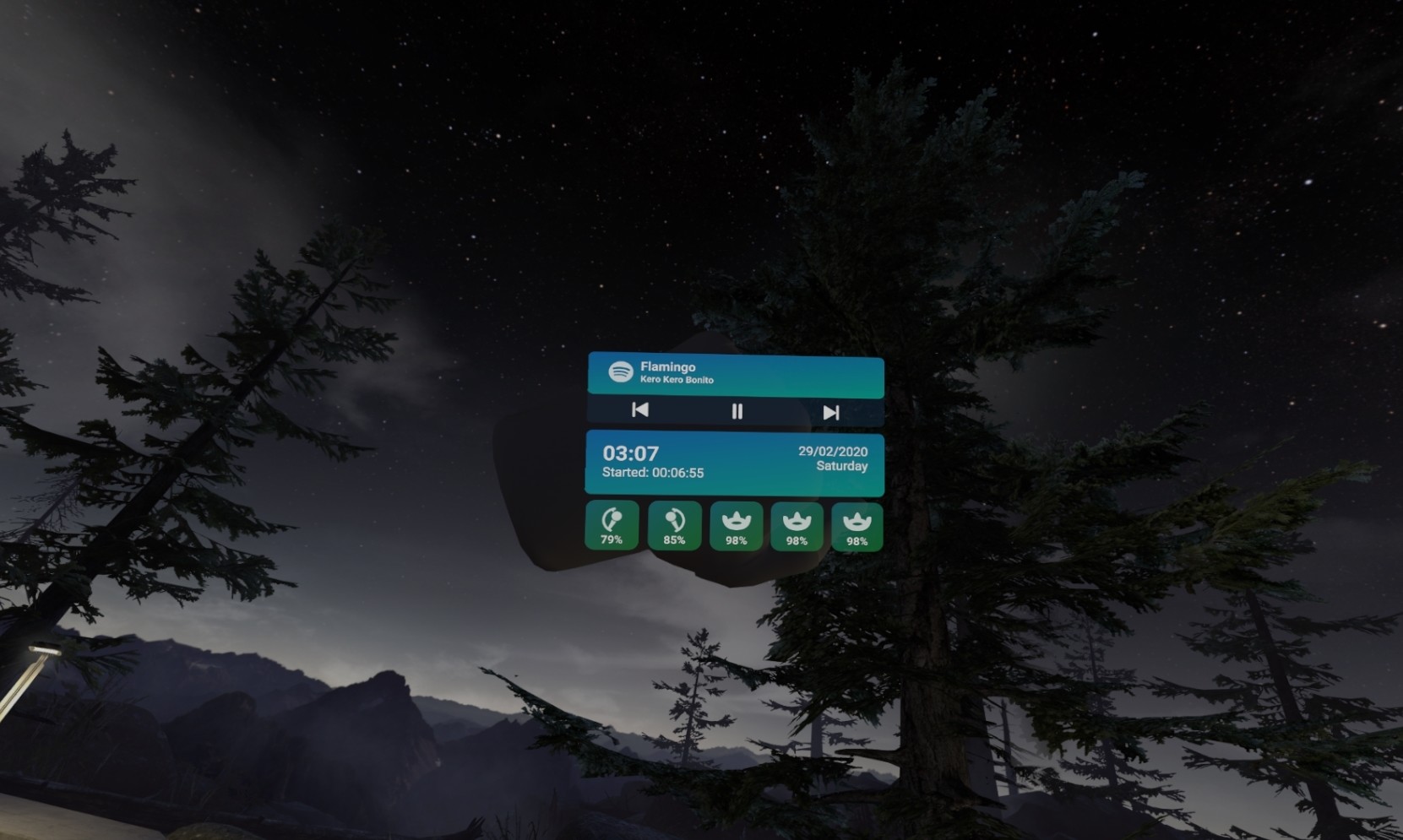The image size is (1403, 840).
Task: Select the right controller battery icon showing 85%
Action: coord(673,518)
